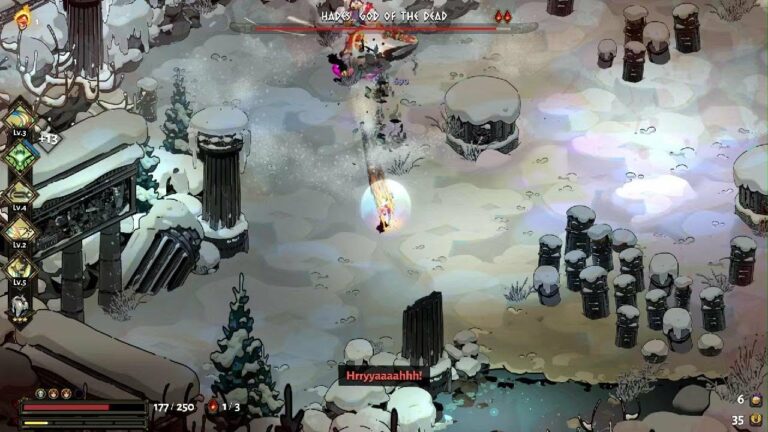Click the green diamond boon icon

click(x=19, y=155)
